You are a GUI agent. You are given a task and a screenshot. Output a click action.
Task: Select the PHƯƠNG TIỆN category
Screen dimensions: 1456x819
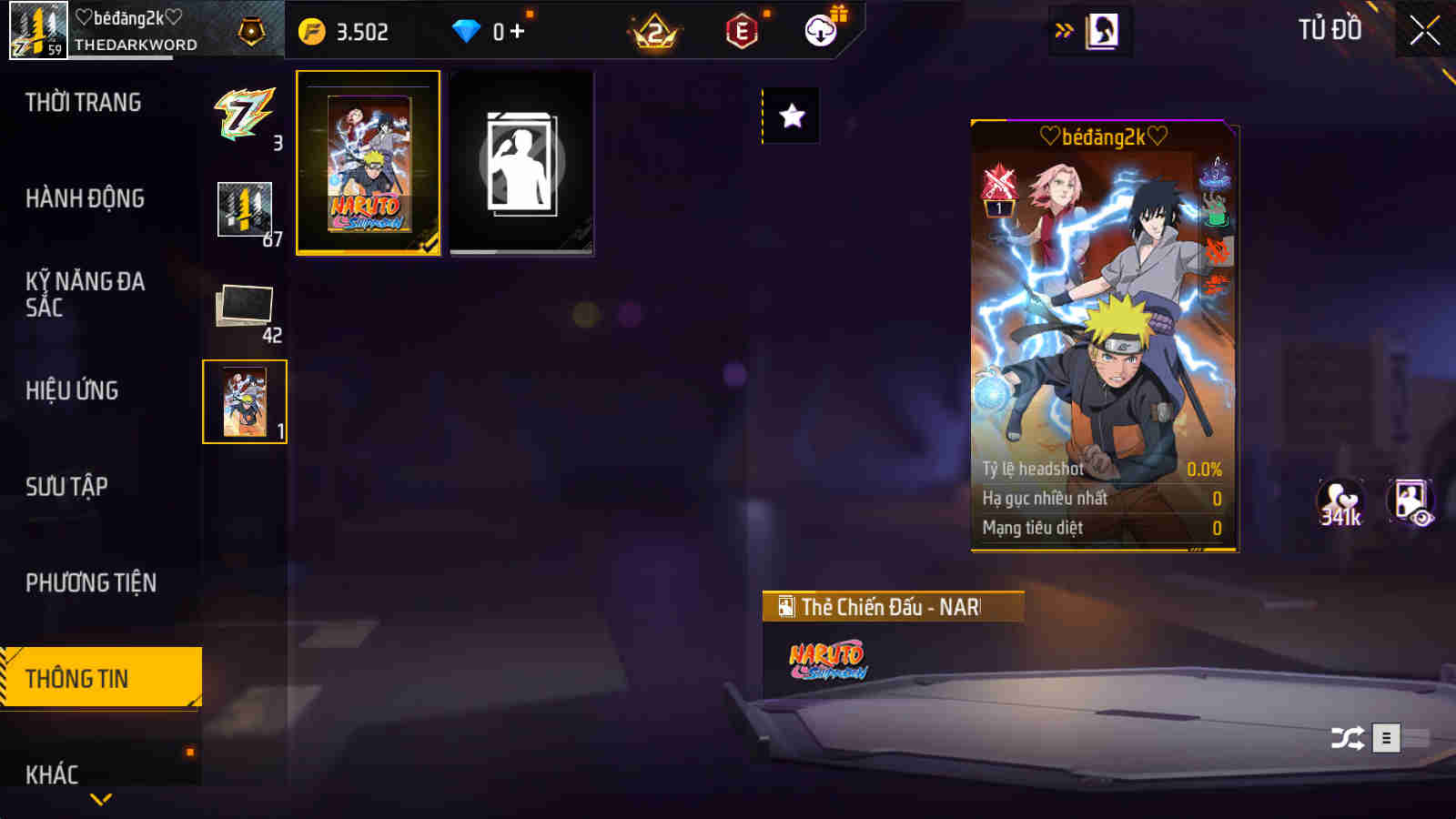coord(91,581)
